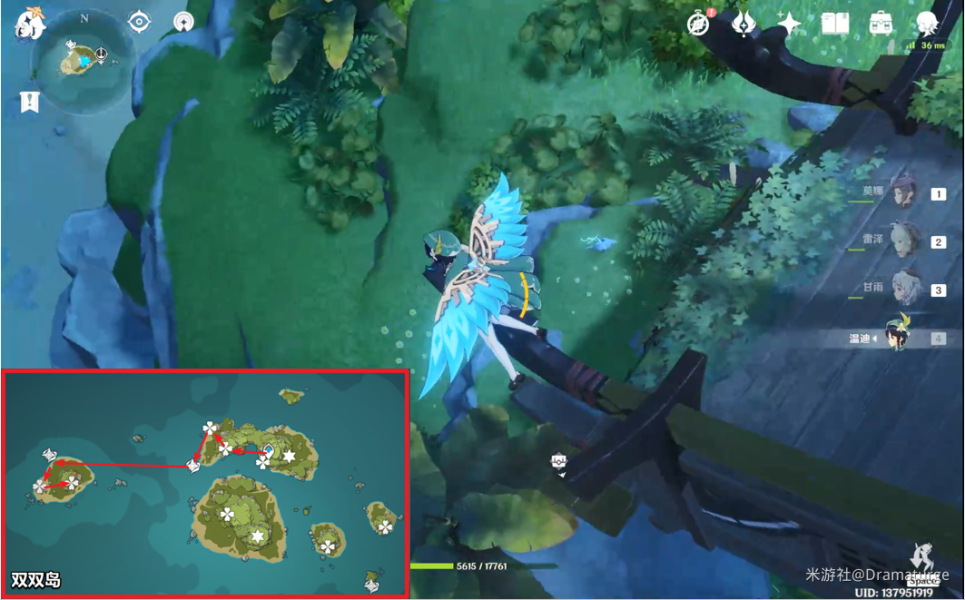Open the wish star icon
Viewport: 965px width, 600px height.
(x=788, y=24)
